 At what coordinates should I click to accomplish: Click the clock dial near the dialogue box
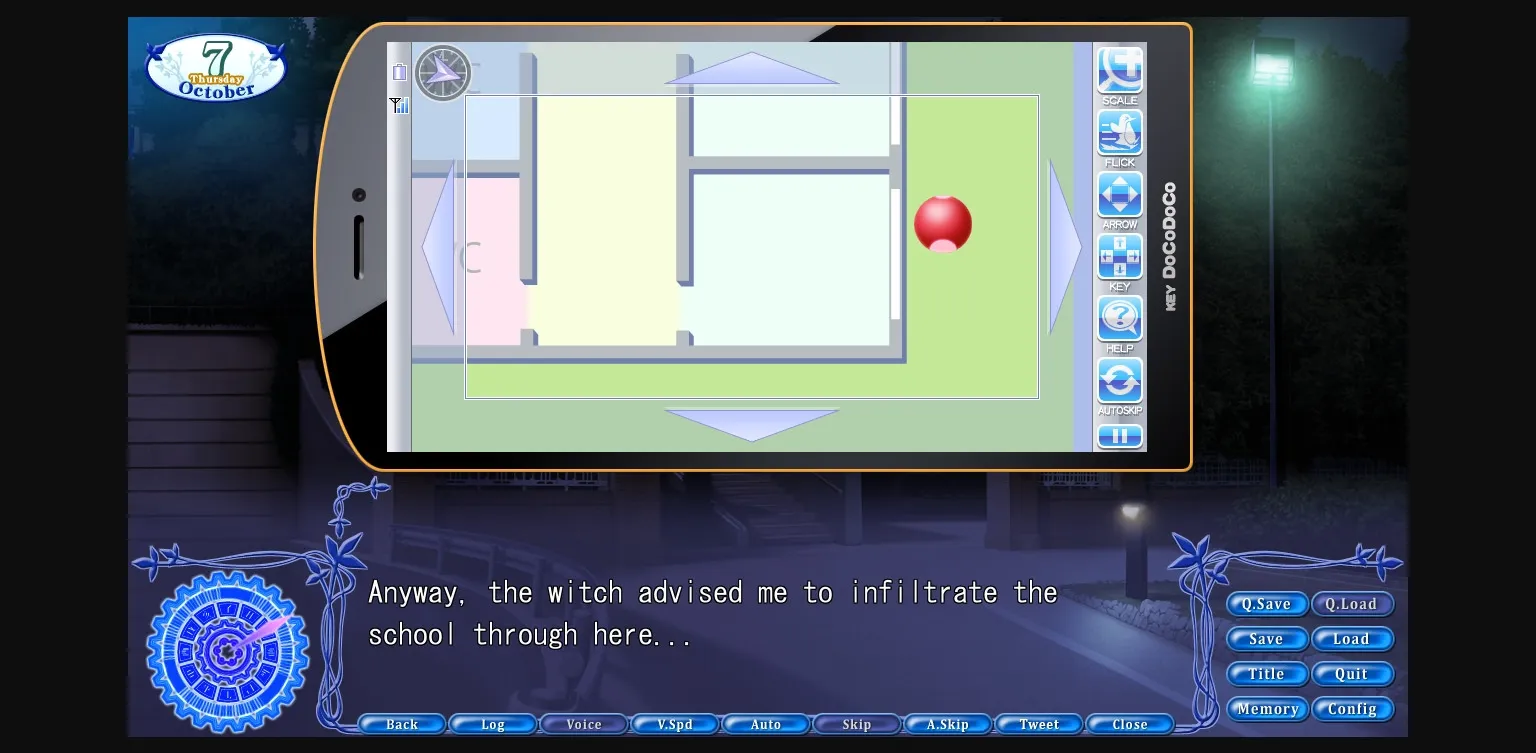click(227, 652)
